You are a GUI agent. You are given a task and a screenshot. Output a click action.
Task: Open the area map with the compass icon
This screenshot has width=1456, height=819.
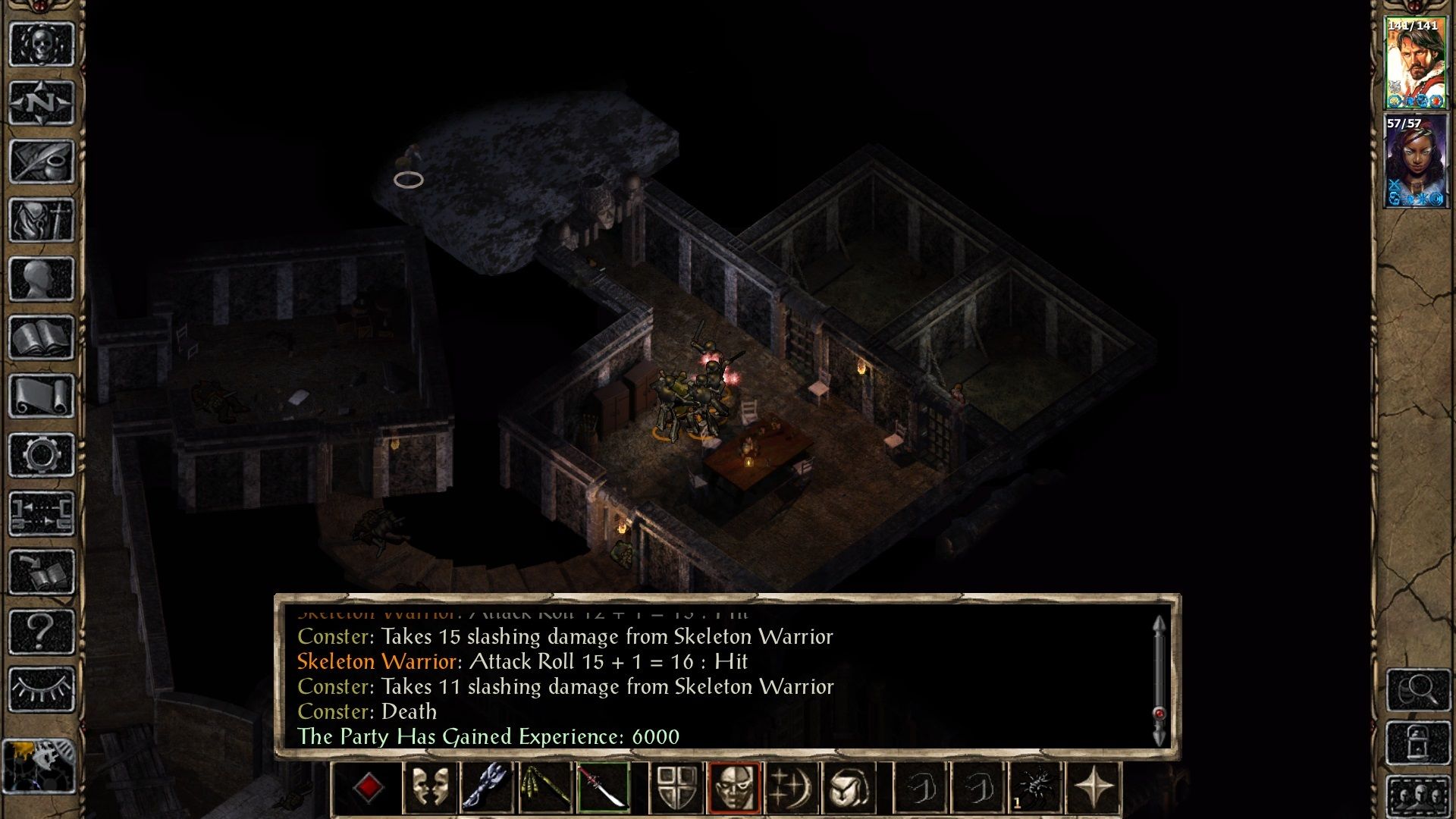(x=42, y=102)
